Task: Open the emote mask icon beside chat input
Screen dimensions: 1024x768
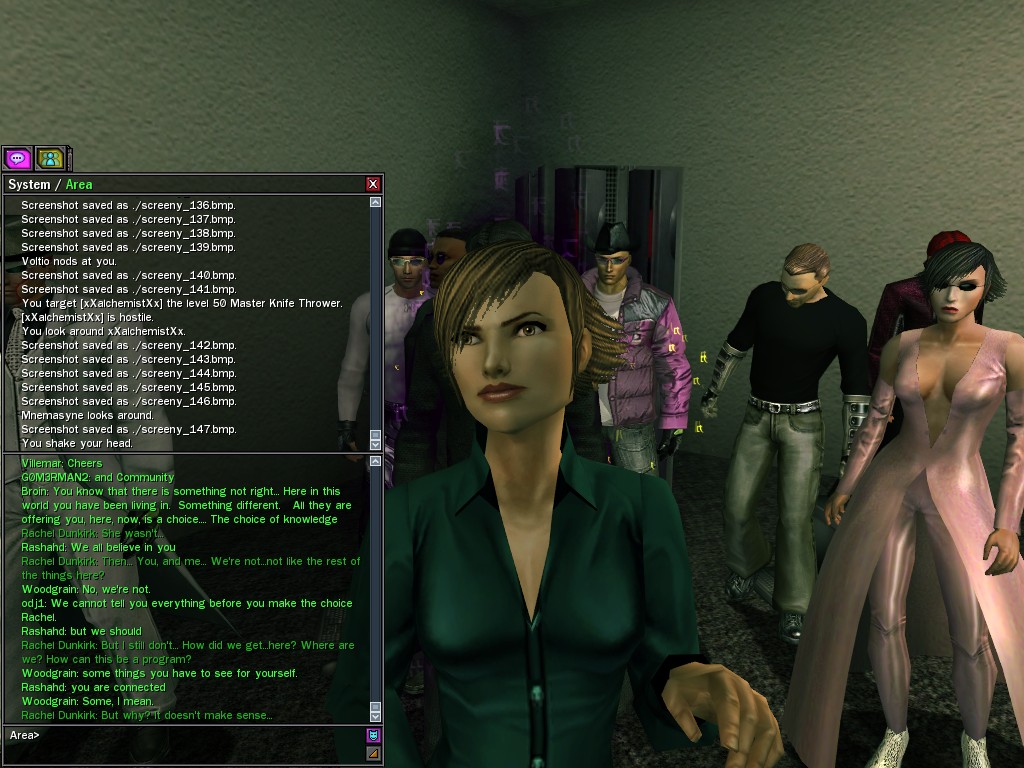Action: point(374,736)
